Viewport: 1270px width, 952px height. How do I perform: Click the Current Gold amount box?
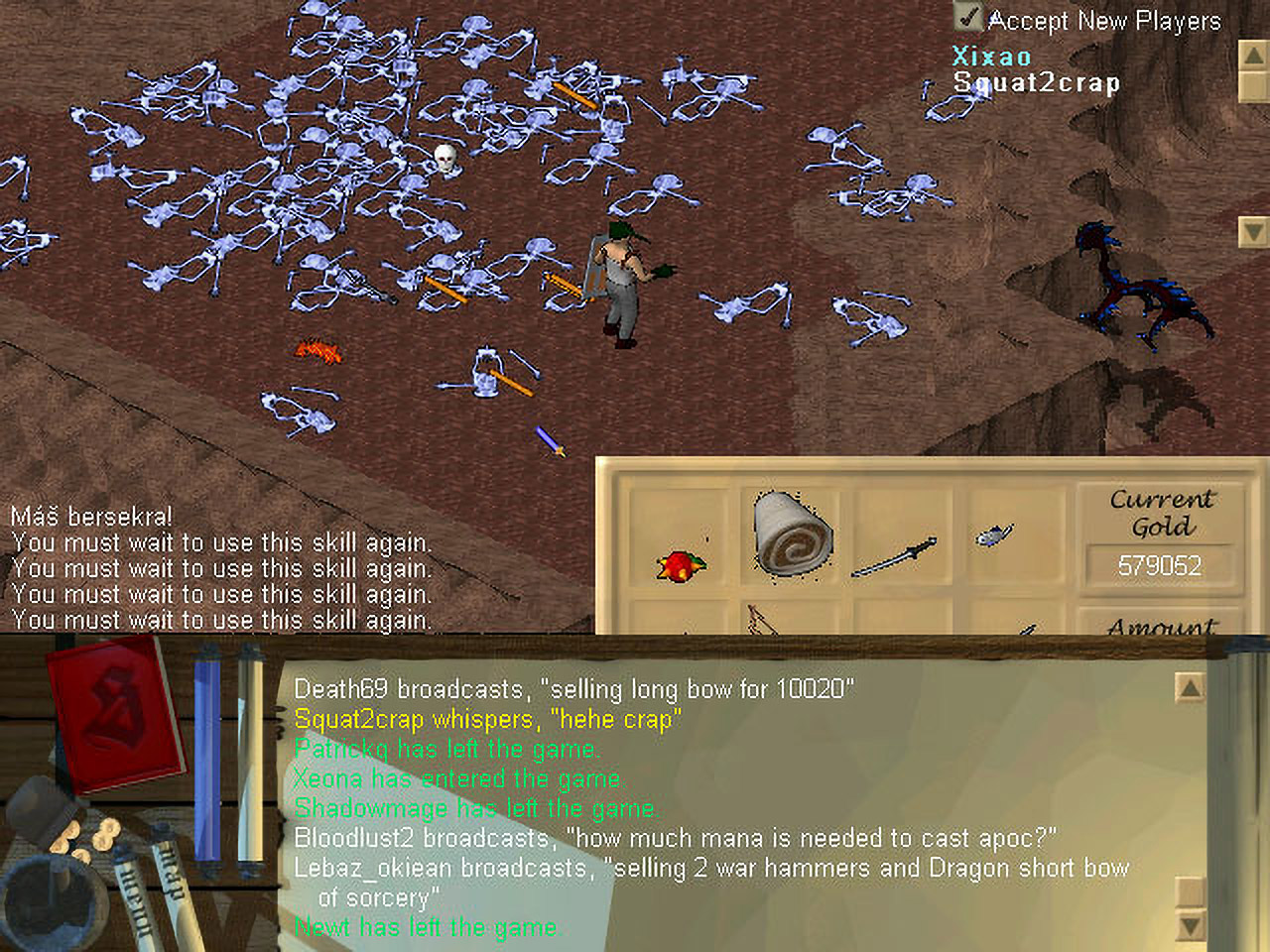tap(1159, 565)
